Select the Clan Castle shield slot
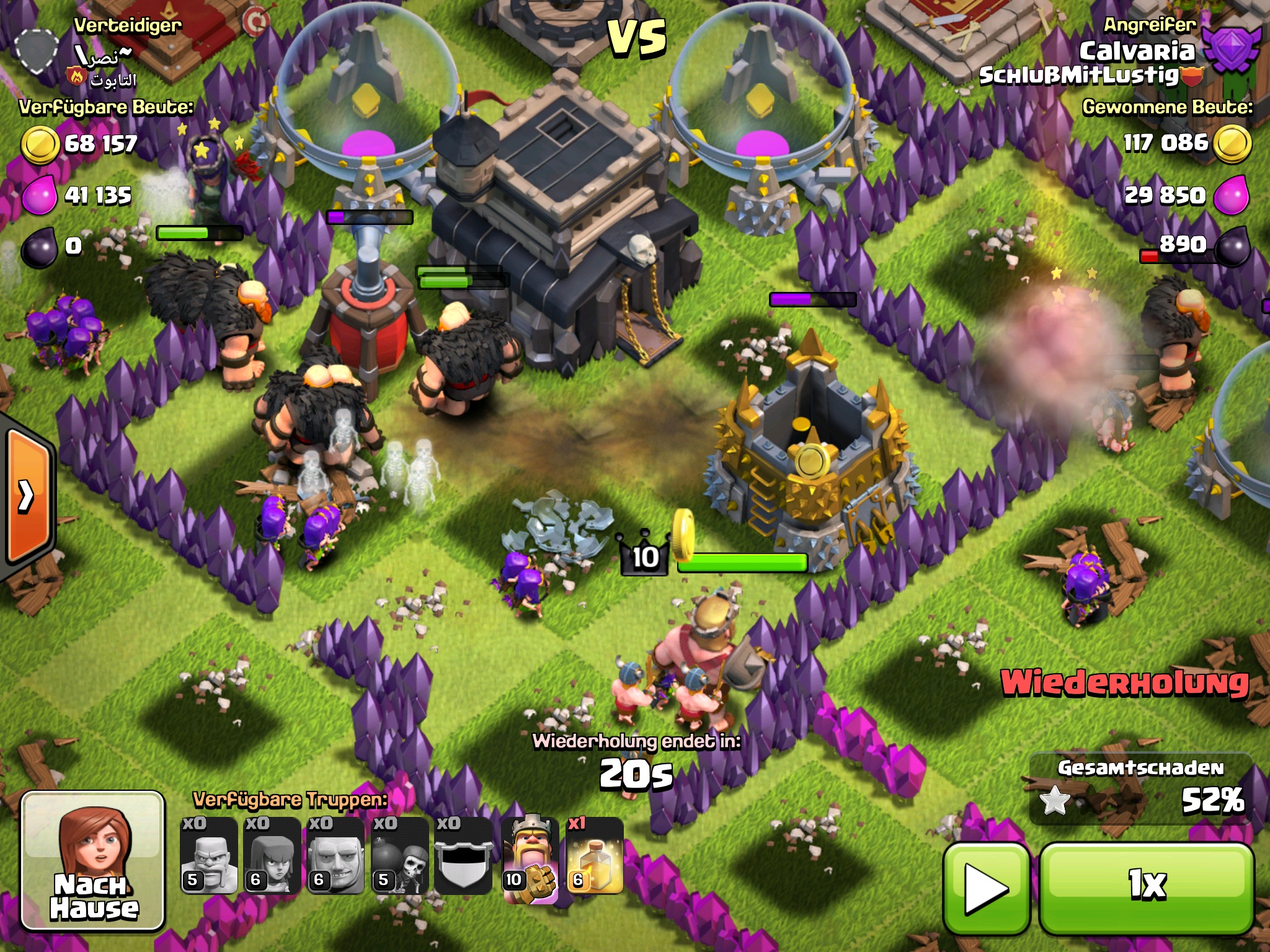Screen dimensions: 1270x952 464,857
